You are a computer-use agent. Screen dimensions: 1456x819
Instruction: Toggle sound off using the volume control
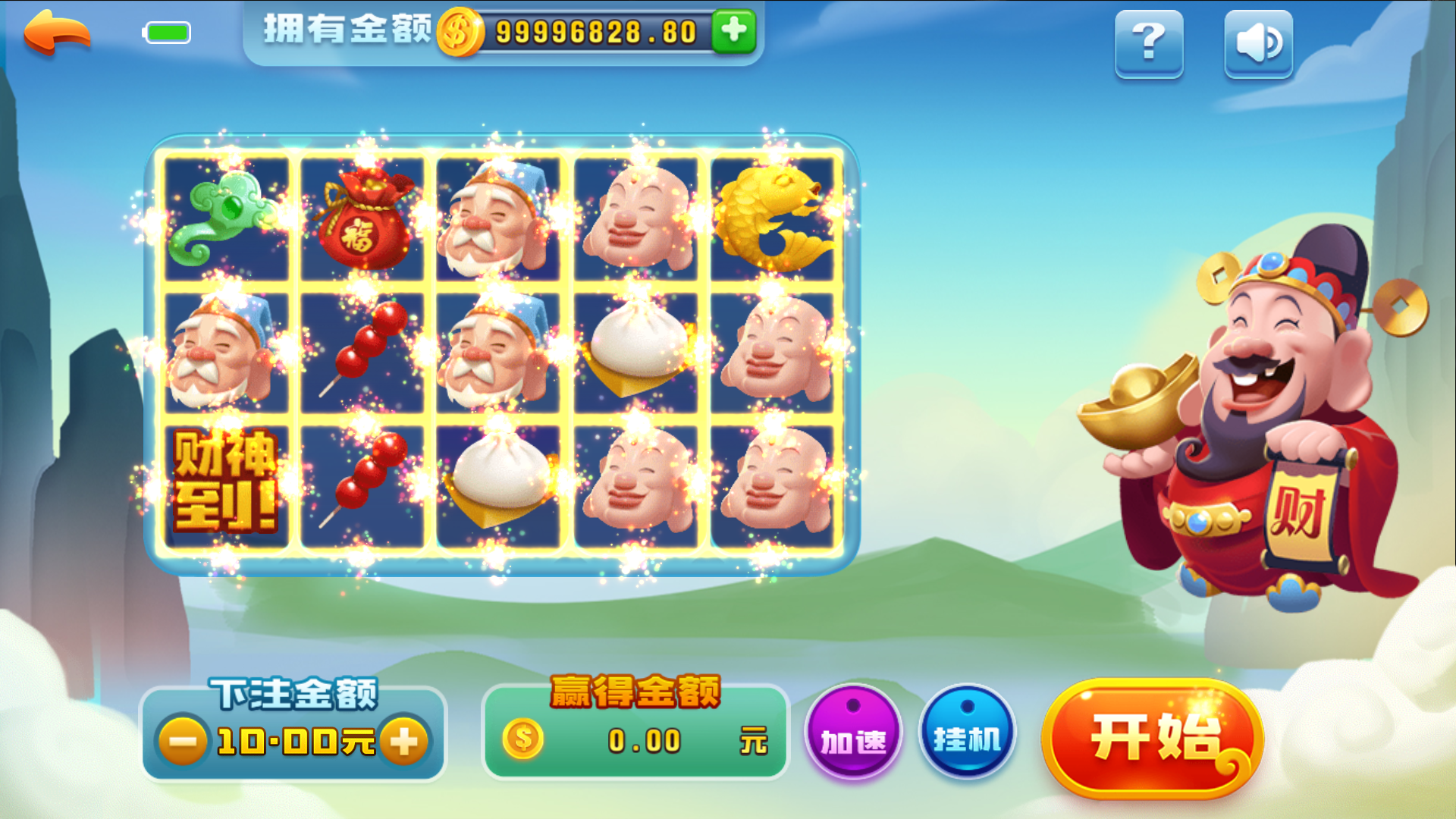pos(1257,44)
